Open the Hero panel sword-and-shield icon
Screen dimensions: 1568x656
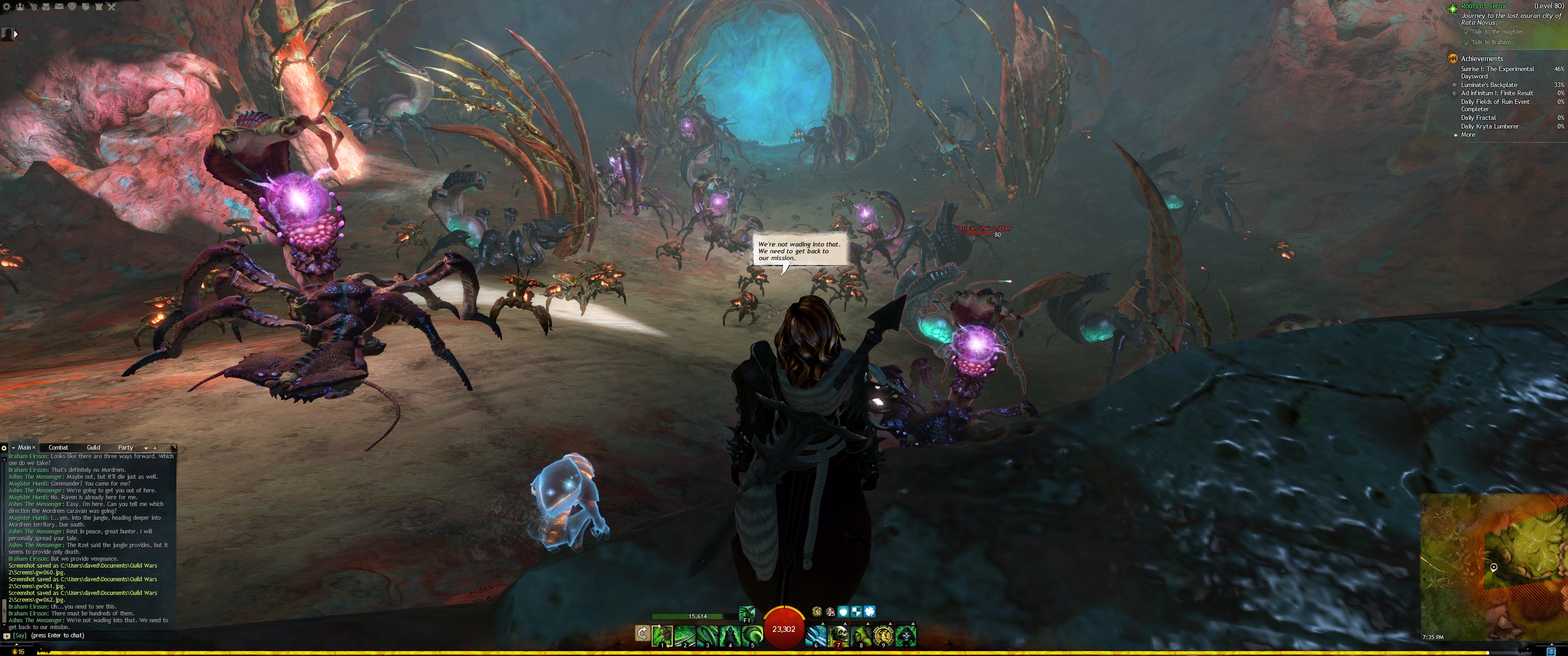click(x=33, y=7)
